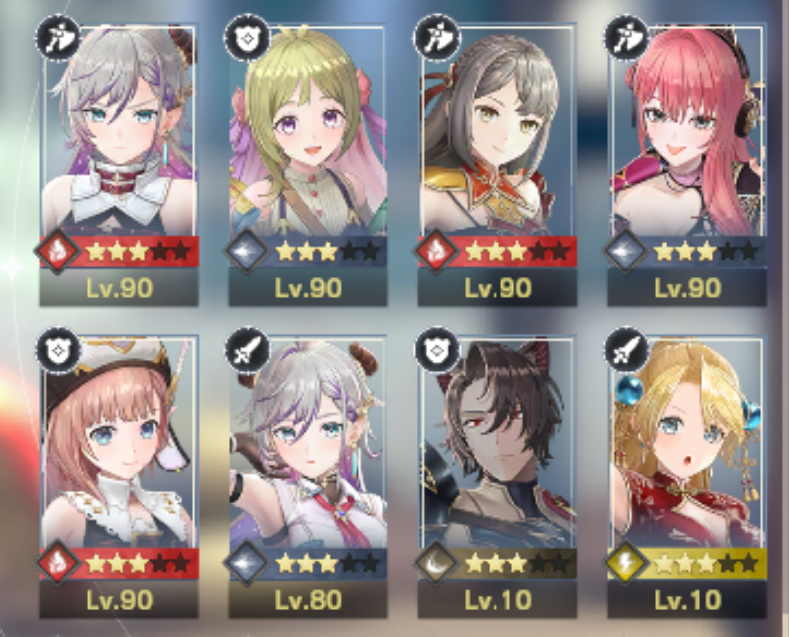Select the blonde girl in red dress
This screenshot has width=789, height=637.
tap(687, 460)
